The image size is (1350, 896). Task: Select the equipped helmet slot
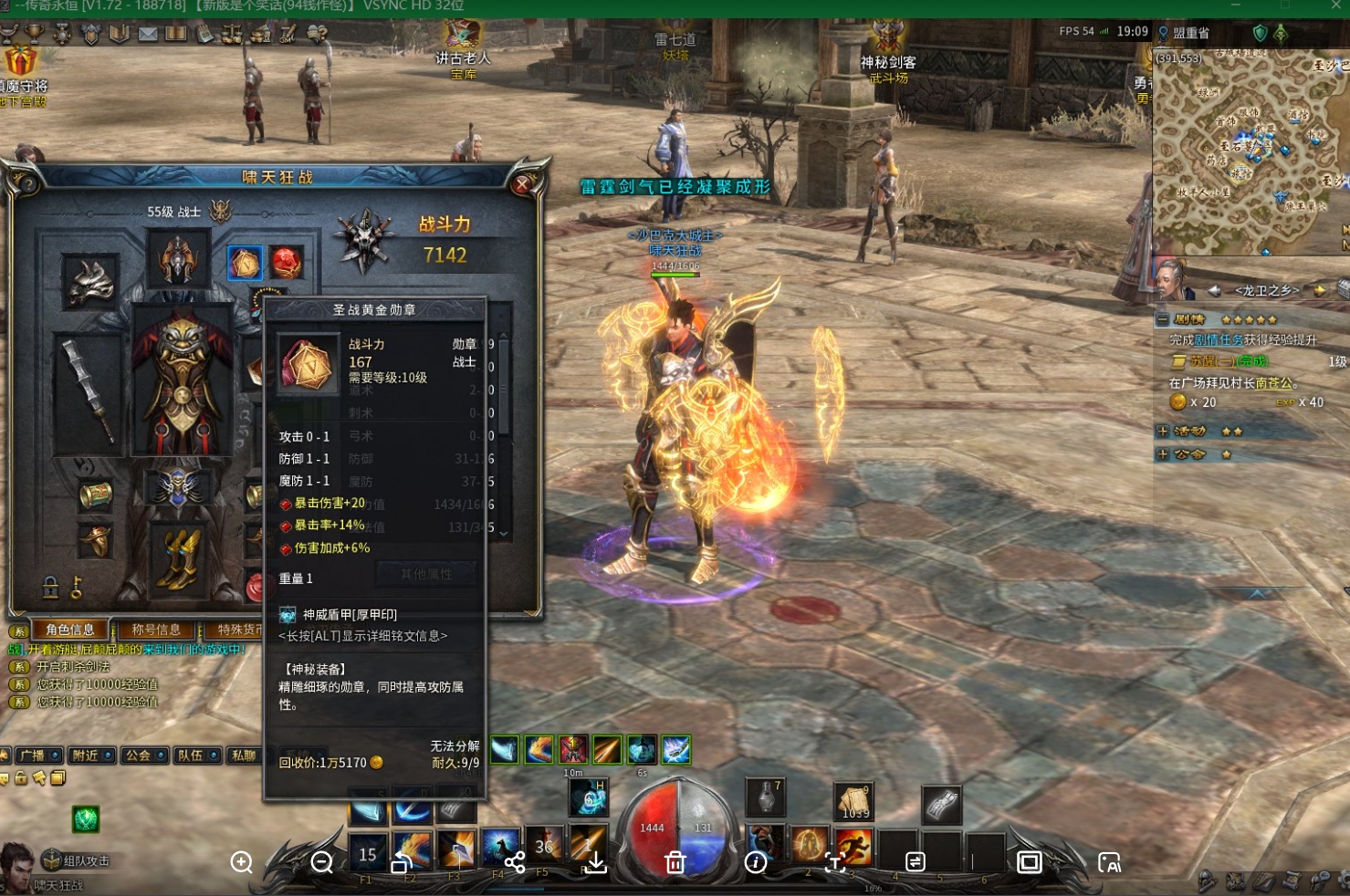(x=178, y=258)
